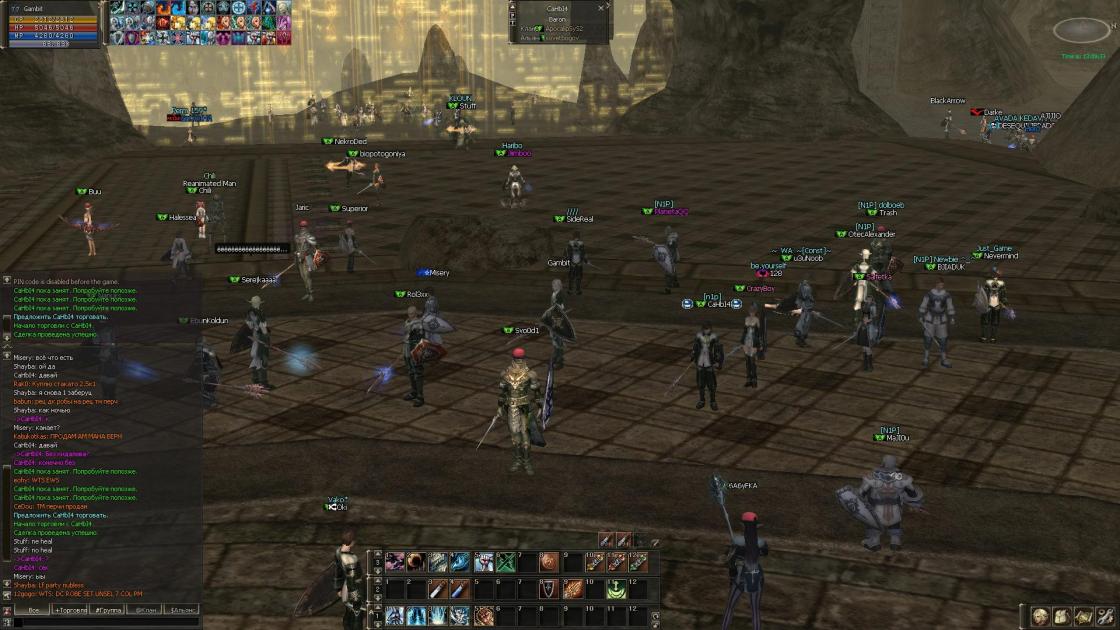Use the dark orb skill in top hotbar slot 2
Viewport: 1120px width, 630px height.
415,562
